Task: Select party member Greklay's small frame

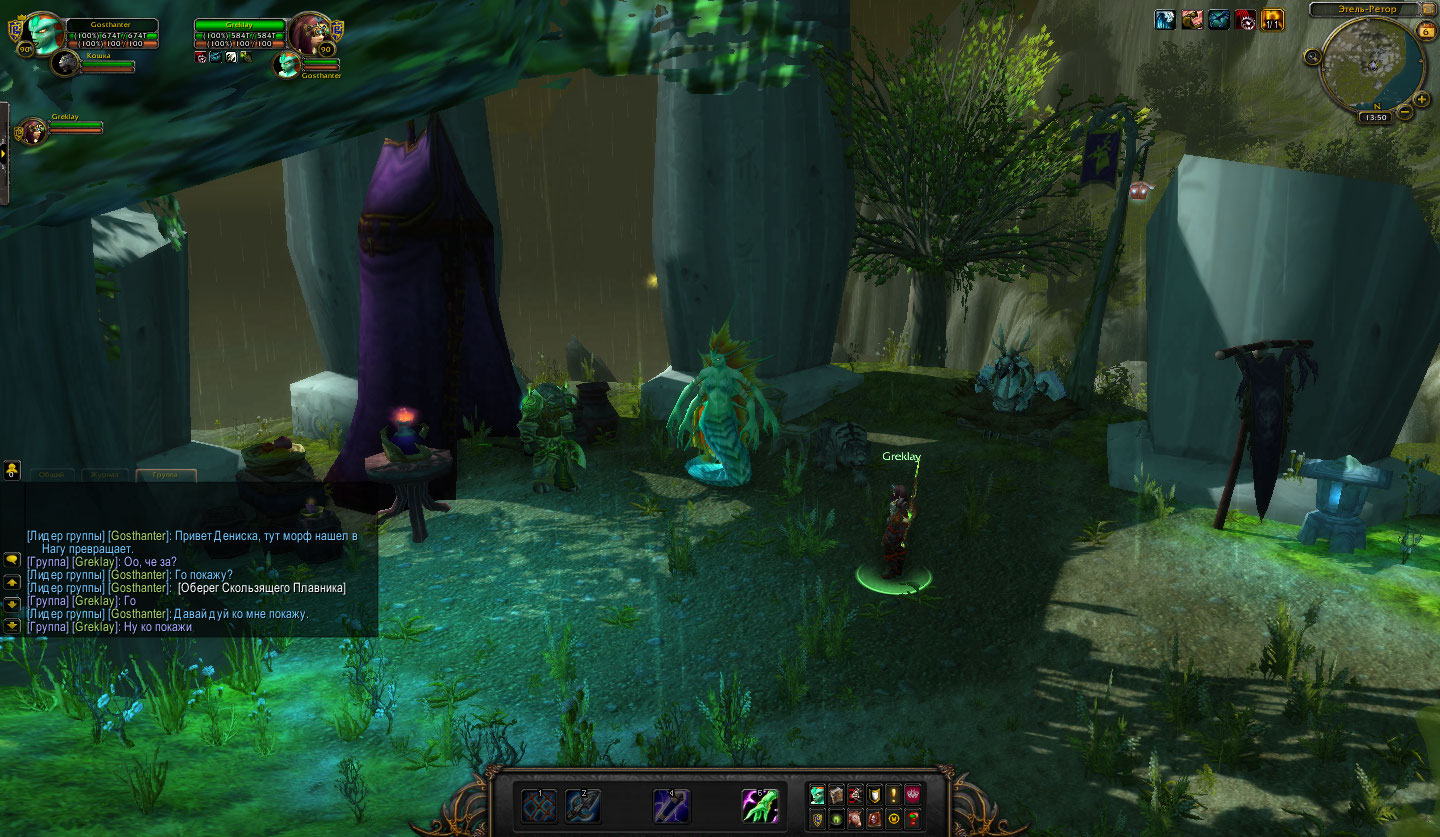Action: click(x=35, y=129)
